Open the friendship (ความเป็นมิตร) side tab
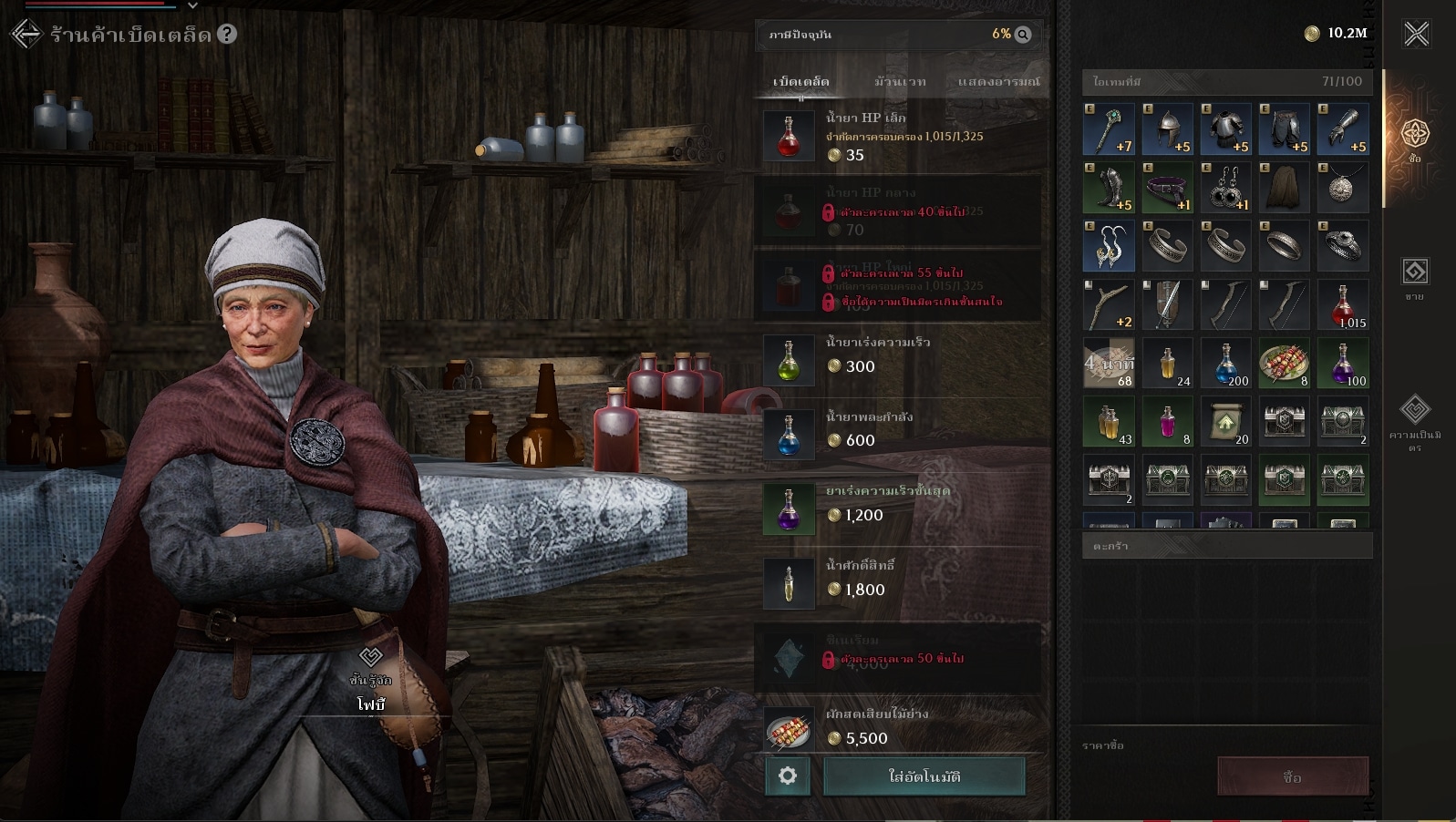The height and width of the screenshot is (822, 1456). tap(1414, 419)
